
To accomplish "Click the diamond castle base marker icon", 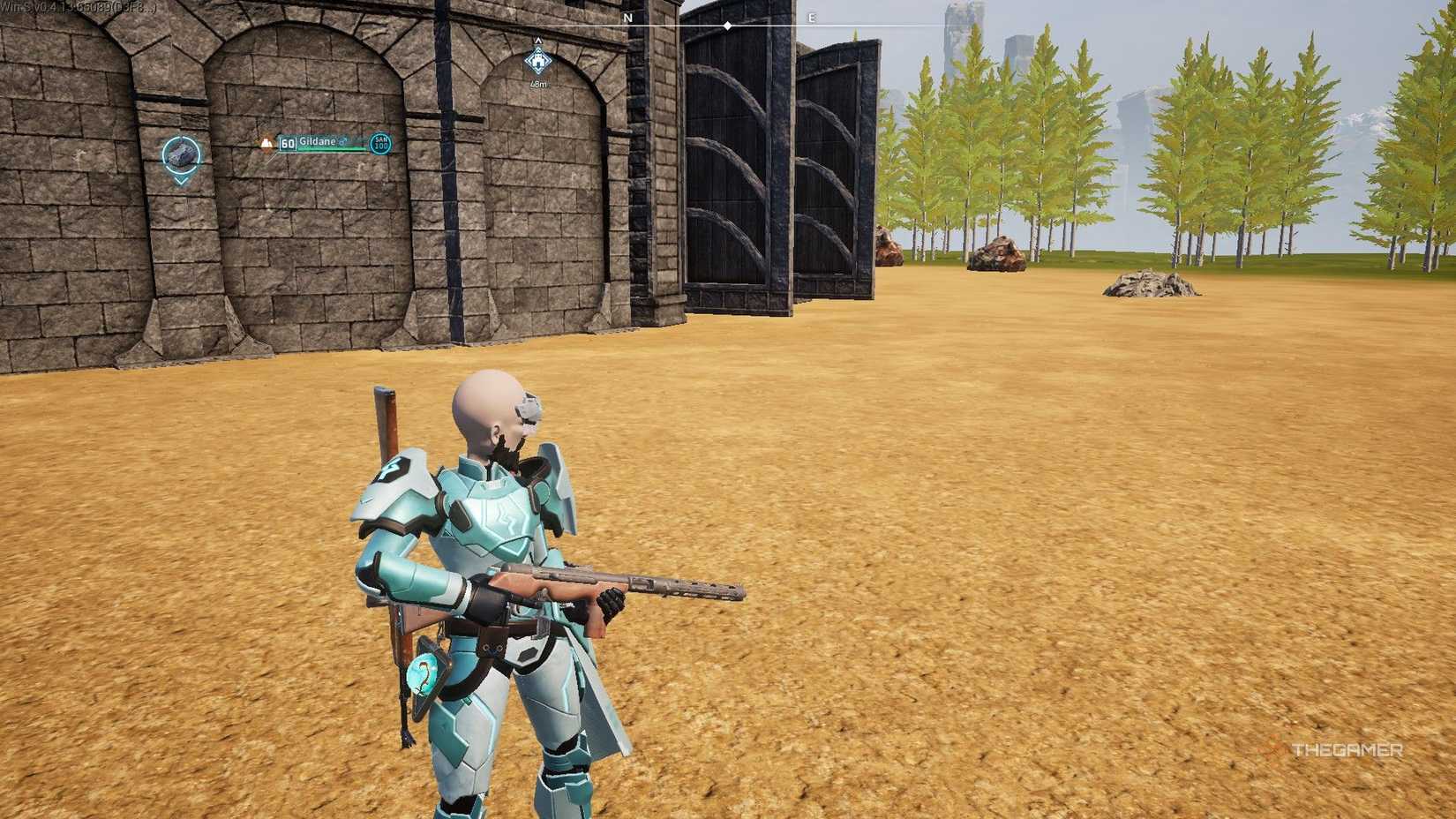I will click(x=538, y=60).
